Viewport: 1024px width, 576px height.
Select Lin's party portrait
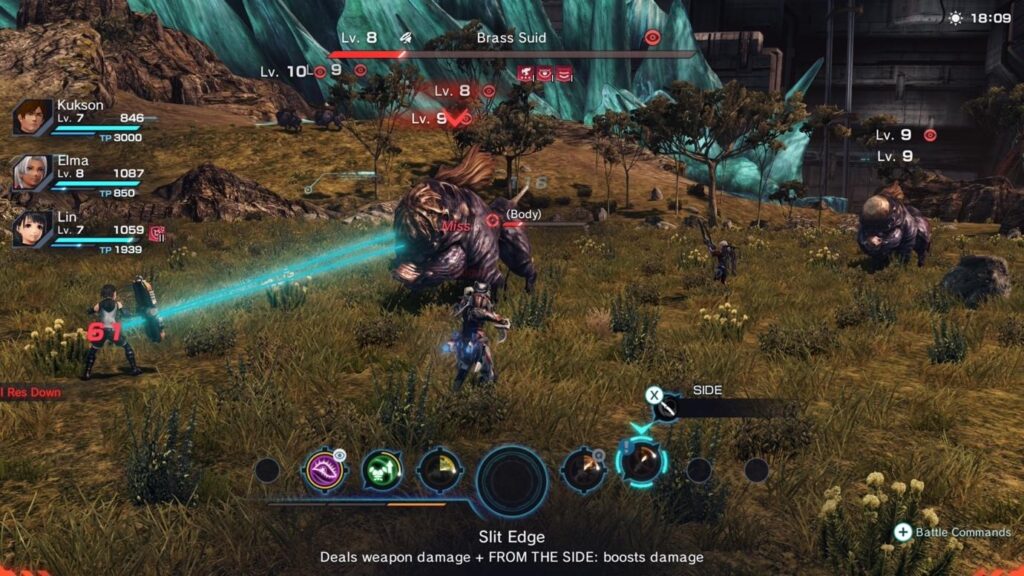(x=32, y=229)
